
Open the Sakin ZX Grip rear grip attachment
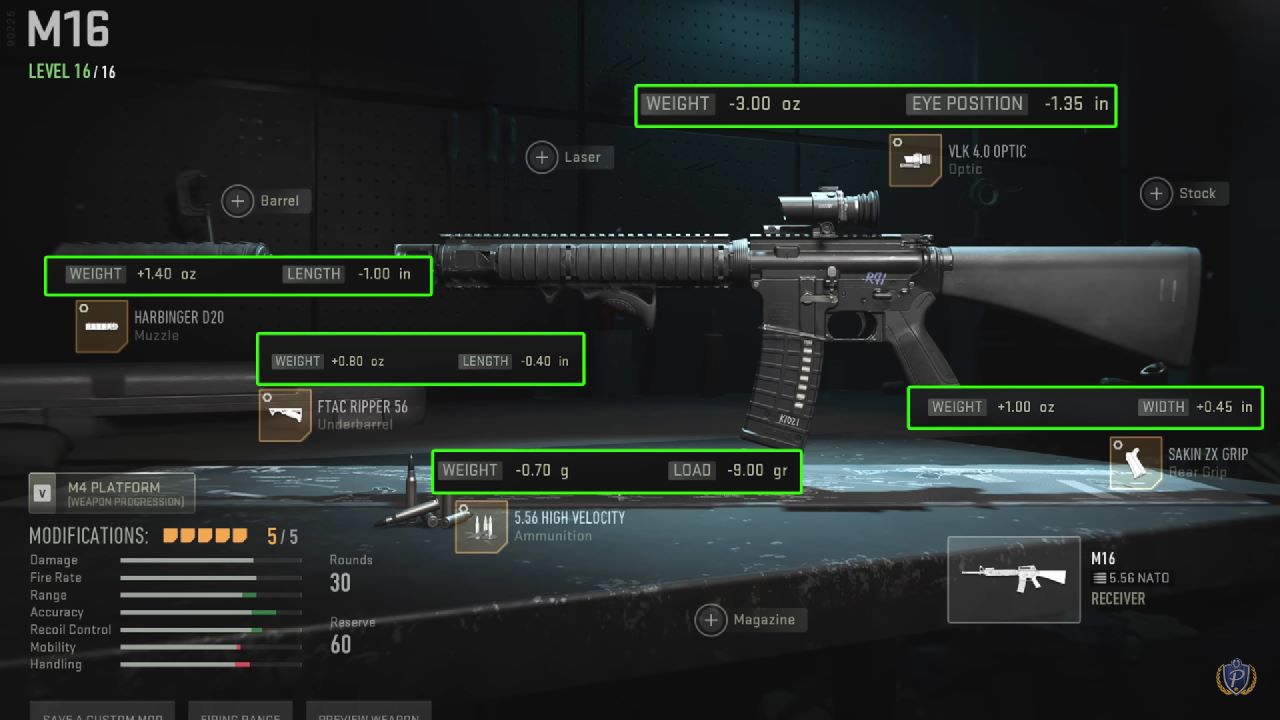pyautogui.click(x=1137, y=461)
